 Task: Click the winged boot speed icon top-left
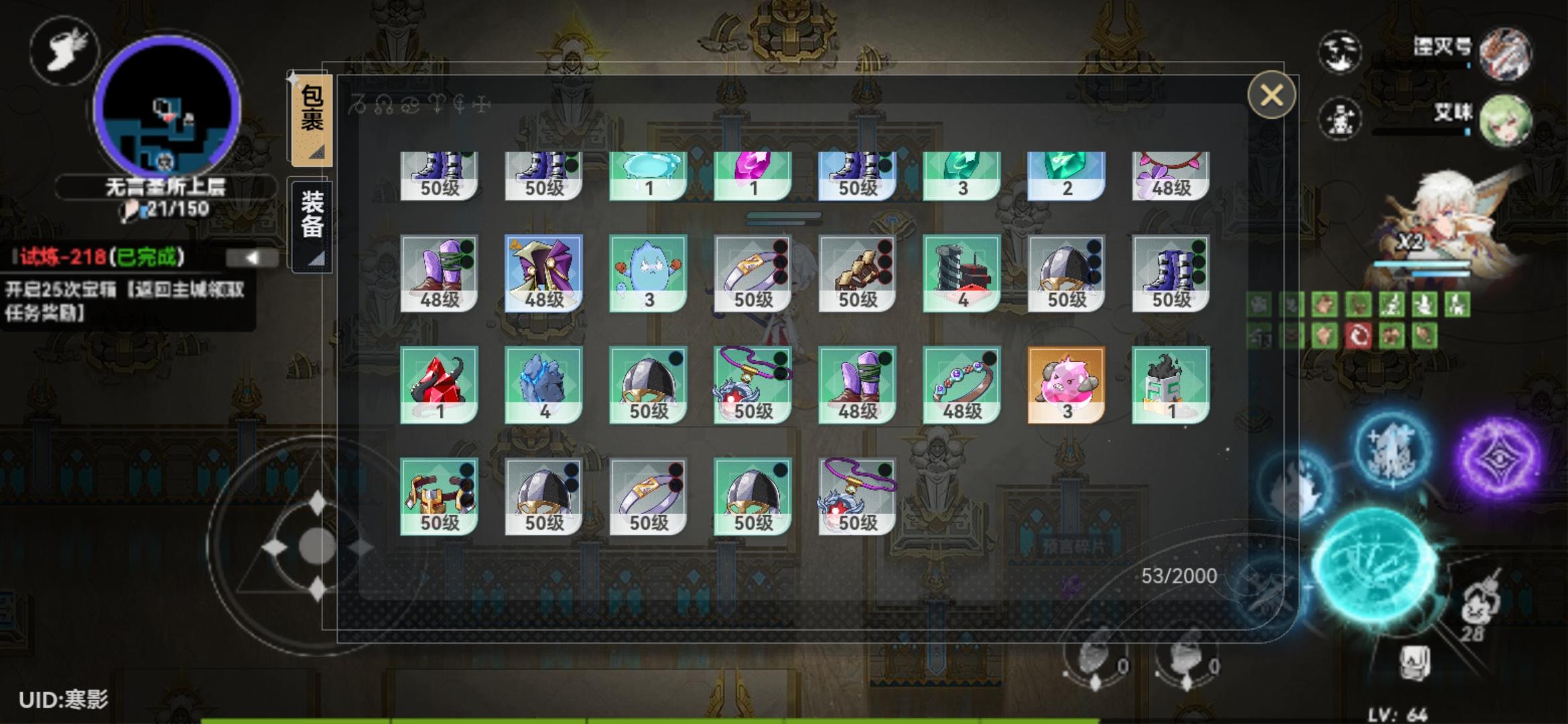coord(64,52)
